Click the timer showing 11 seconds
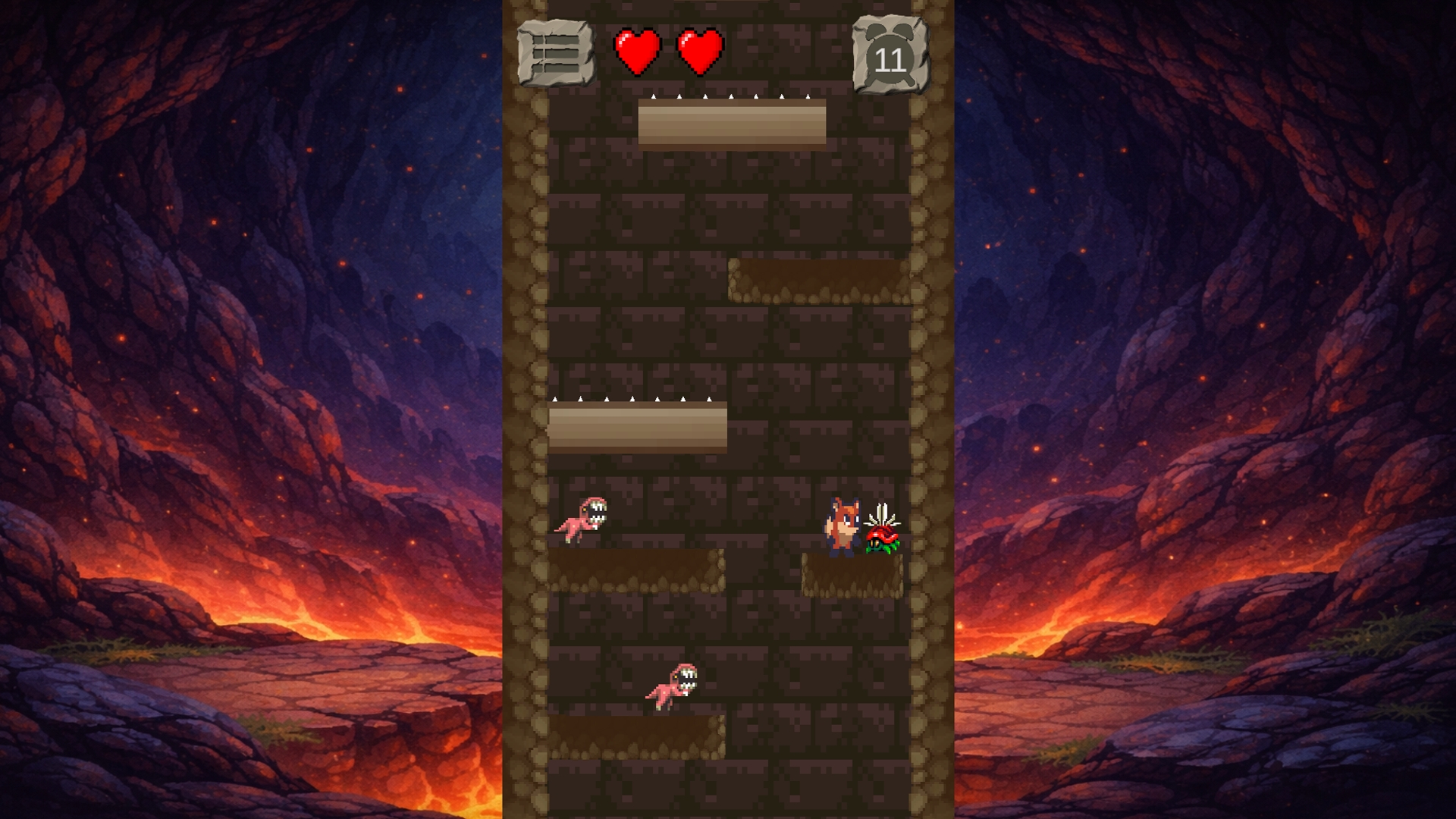Image resolution: width=1456 pixels, height=819 pixels. coord(890,59)
